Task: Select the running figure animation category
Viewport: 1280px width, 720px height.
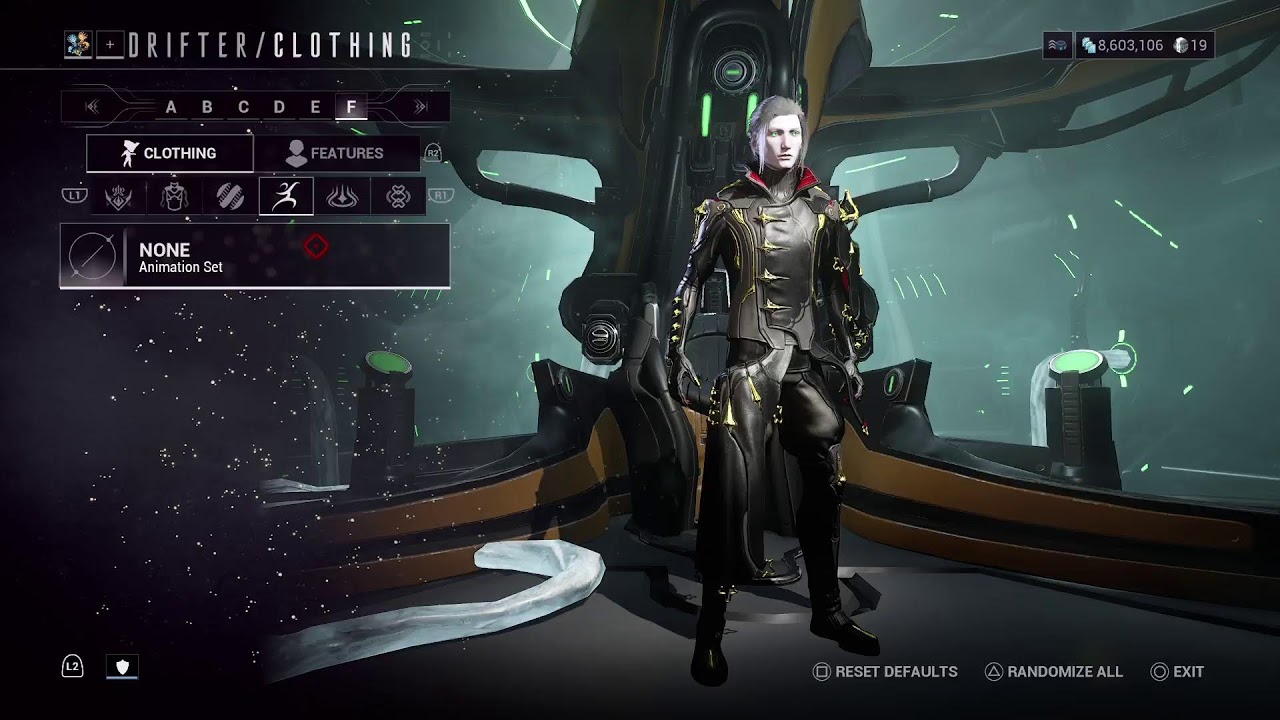Action: coord(286,196)
